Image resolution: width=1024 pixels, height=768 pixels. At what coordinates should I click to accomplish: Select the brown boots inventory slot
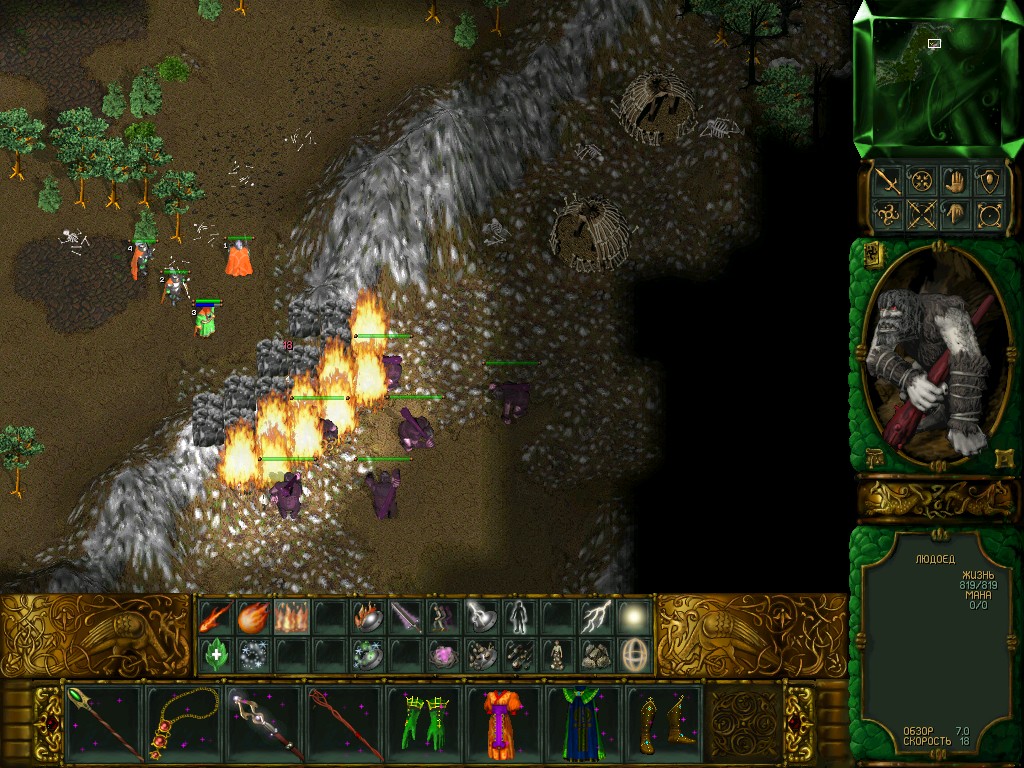[x=663, y=724]
